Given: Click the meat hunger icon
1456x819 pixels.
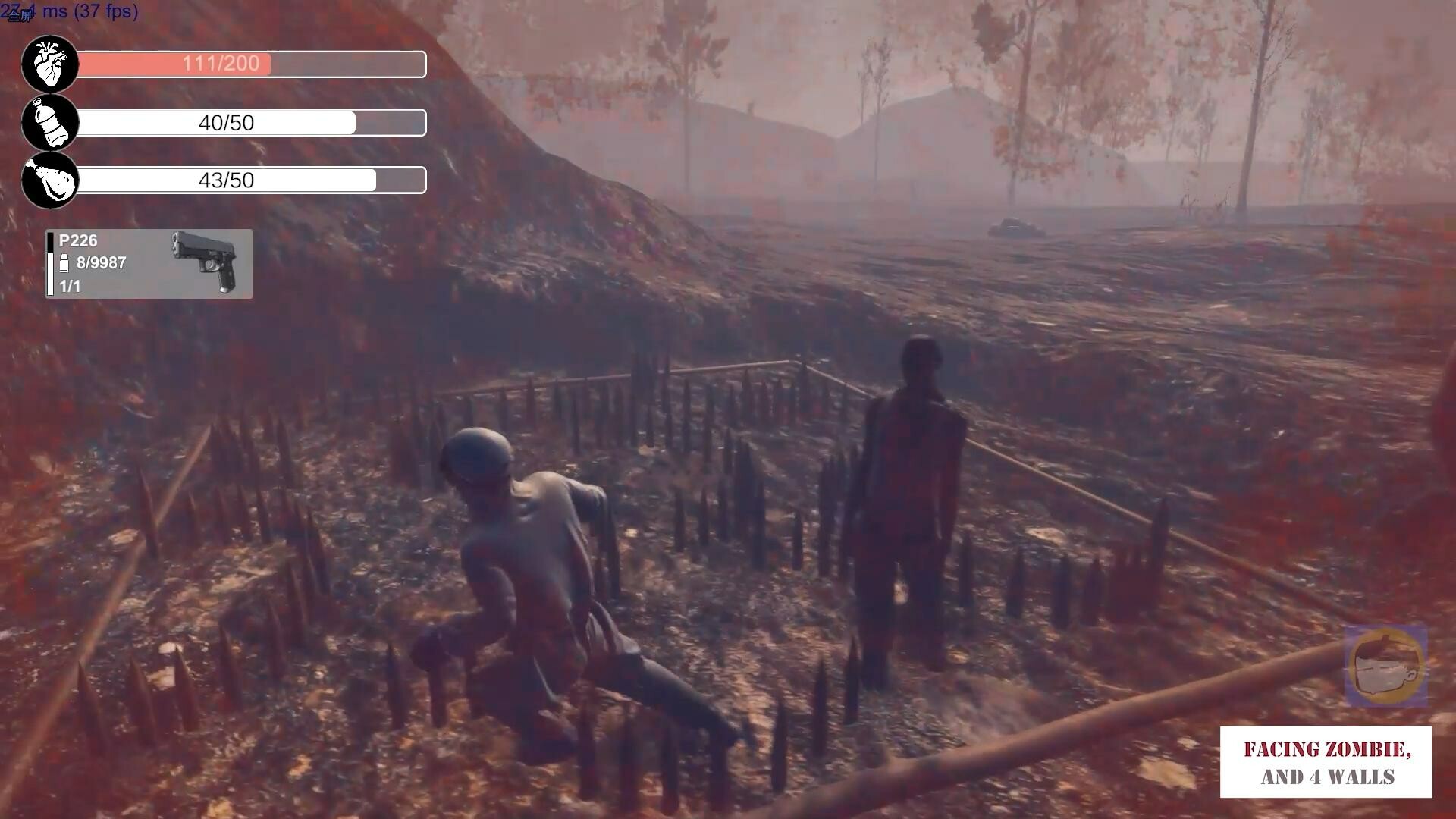Looking at the screenshot, I should pyautogui.click(x=49, y=180).
